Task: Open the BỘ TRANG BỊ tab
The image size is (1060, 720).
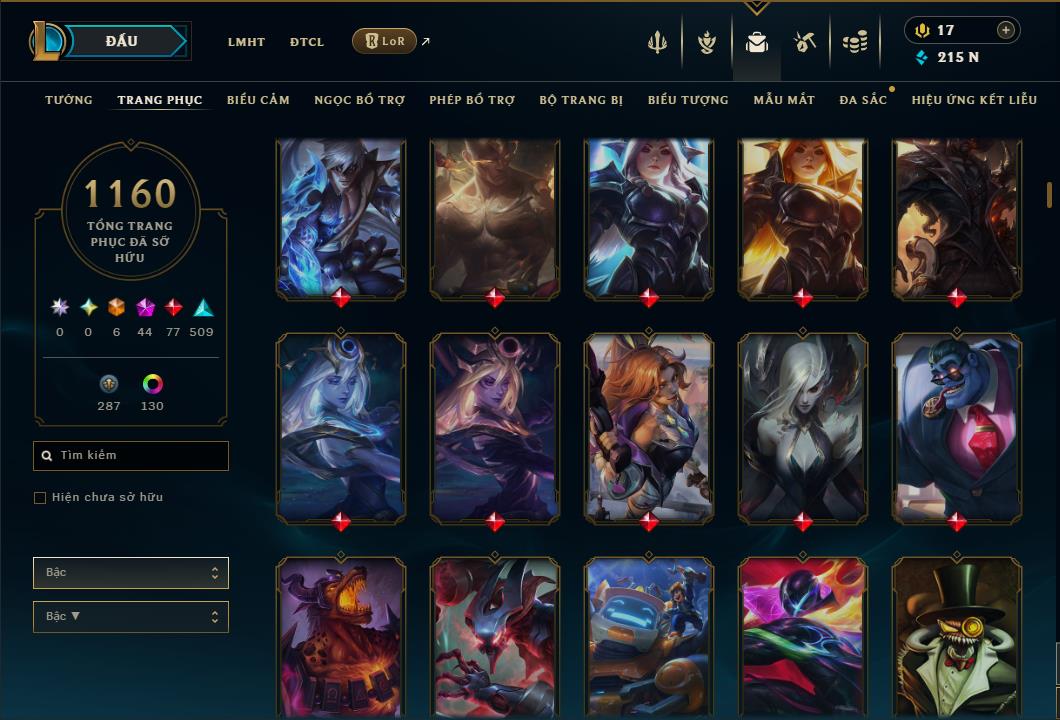Action: [x=581, y=100]
